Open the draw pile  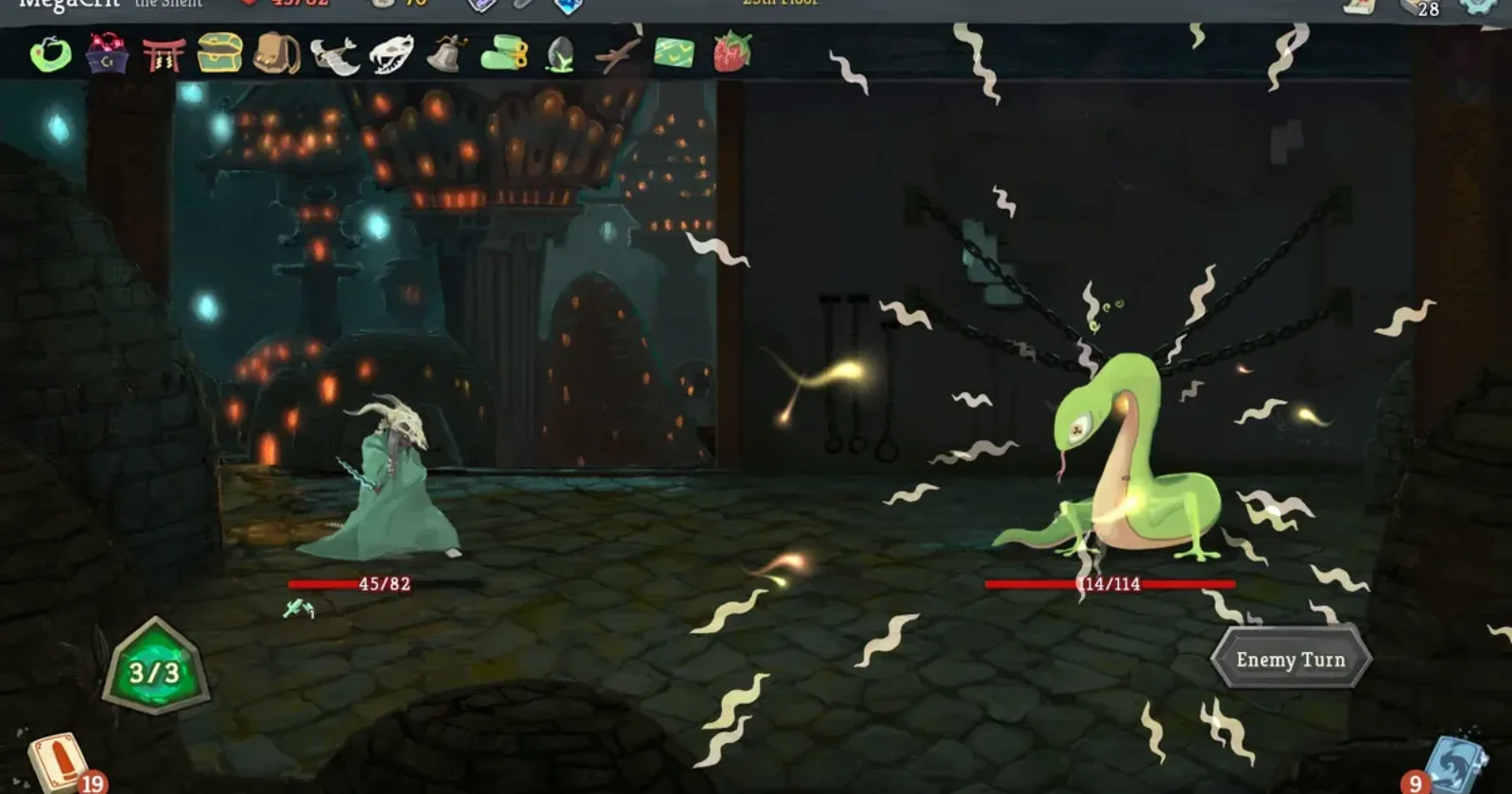coord(59,761)
